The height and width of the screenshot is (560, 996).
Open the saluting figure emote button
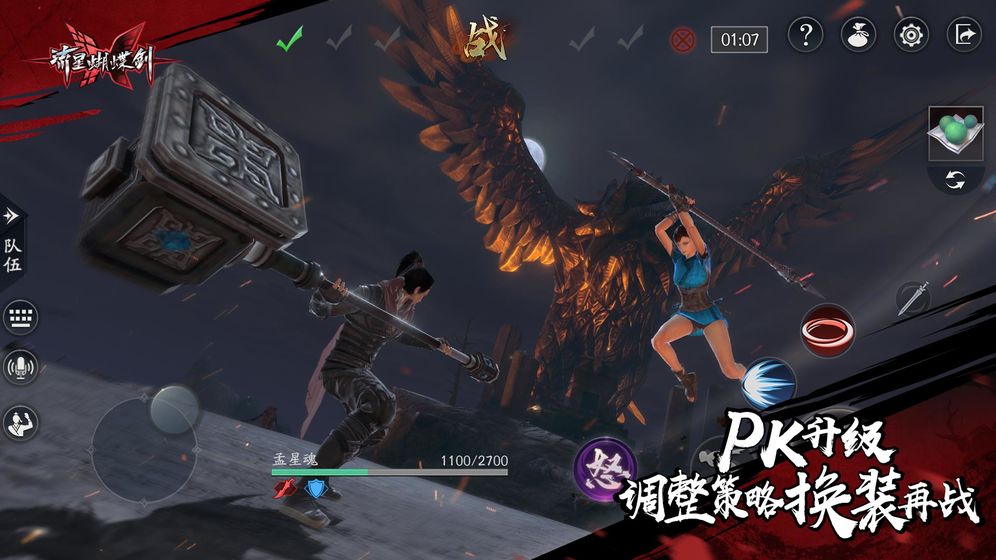[x=20, y=423]
